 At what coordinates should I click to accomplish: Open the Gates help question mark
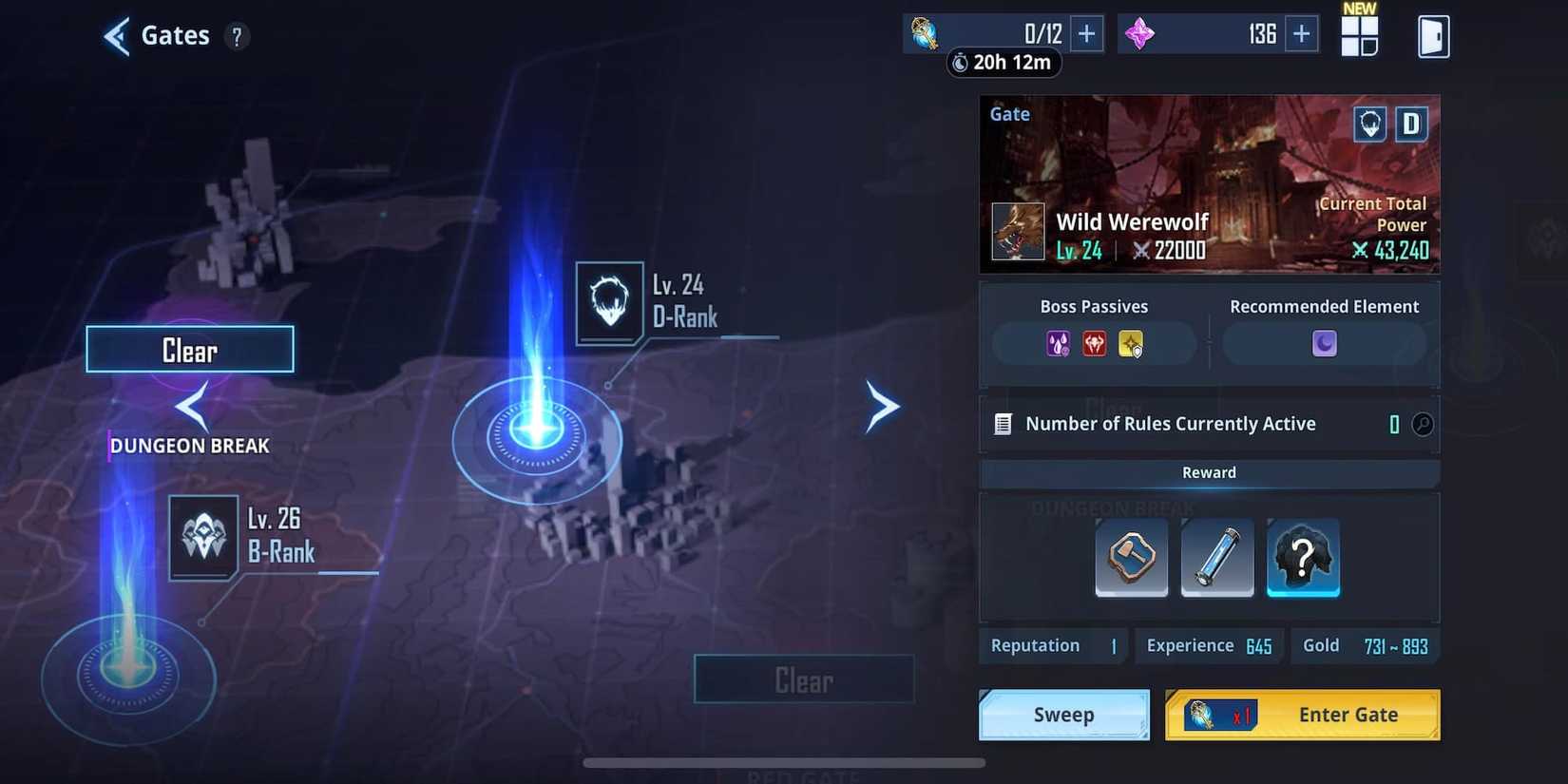pyautogui.click(x=237, y=36)
